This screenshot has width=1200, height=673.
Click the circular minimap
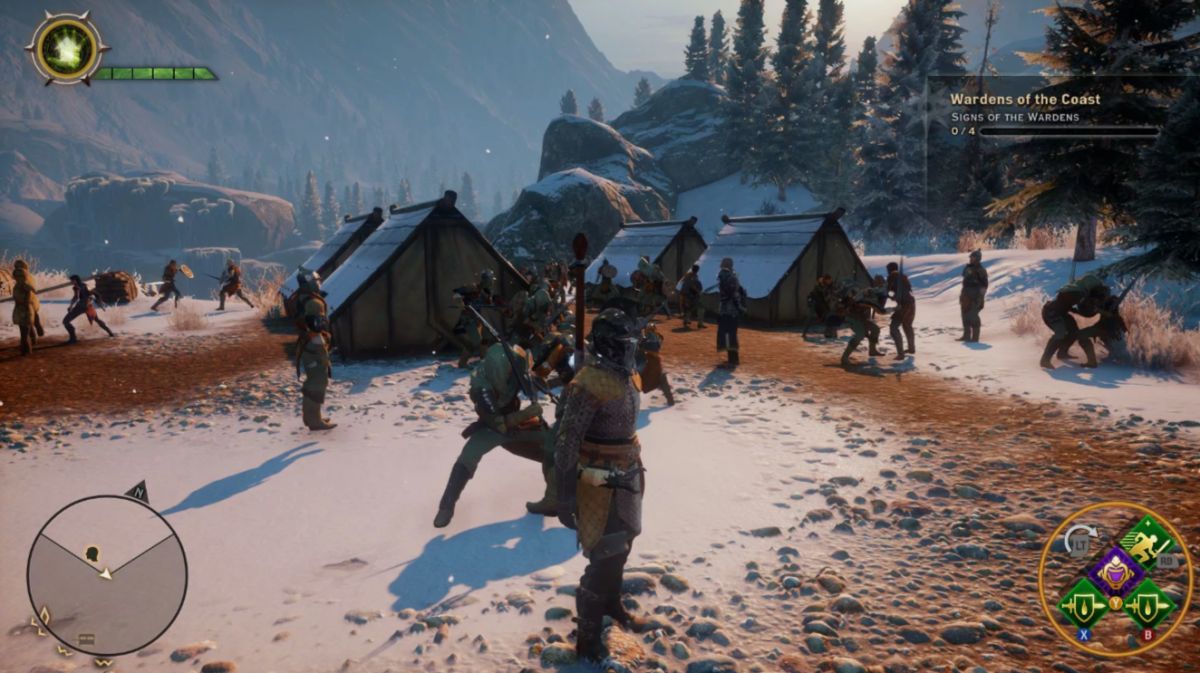click(106, 576)
